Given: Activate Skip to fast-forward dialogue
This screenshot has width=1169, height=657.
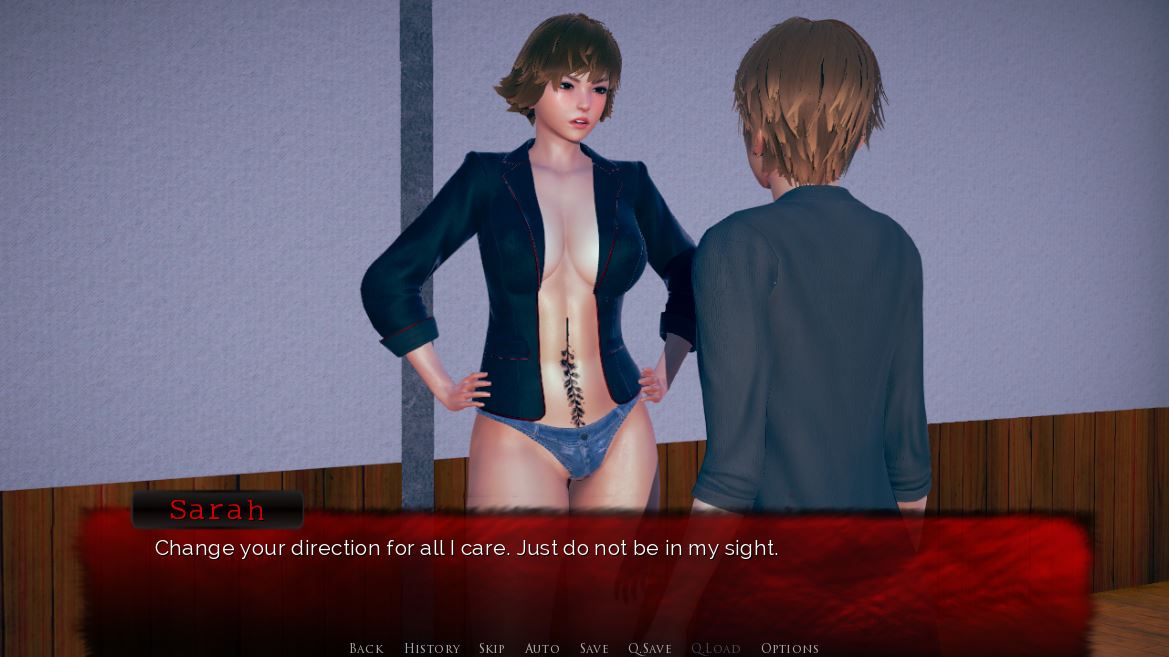Looking at the screenshot, I should [x=491, y=648].
